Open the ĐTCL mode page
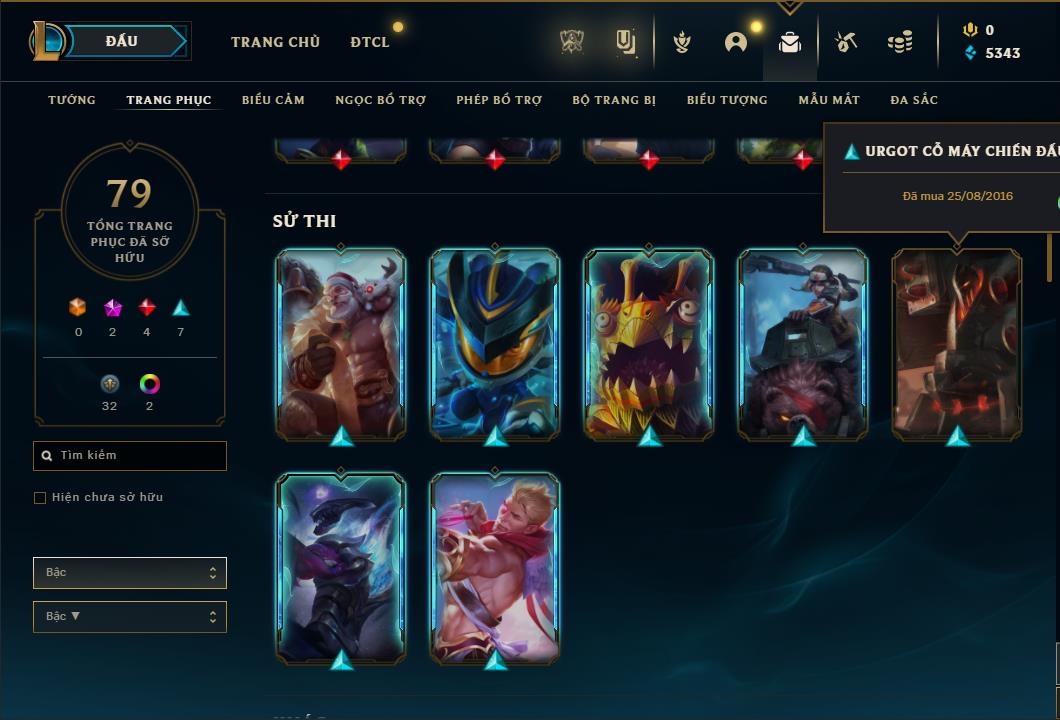 pos(370,42)
